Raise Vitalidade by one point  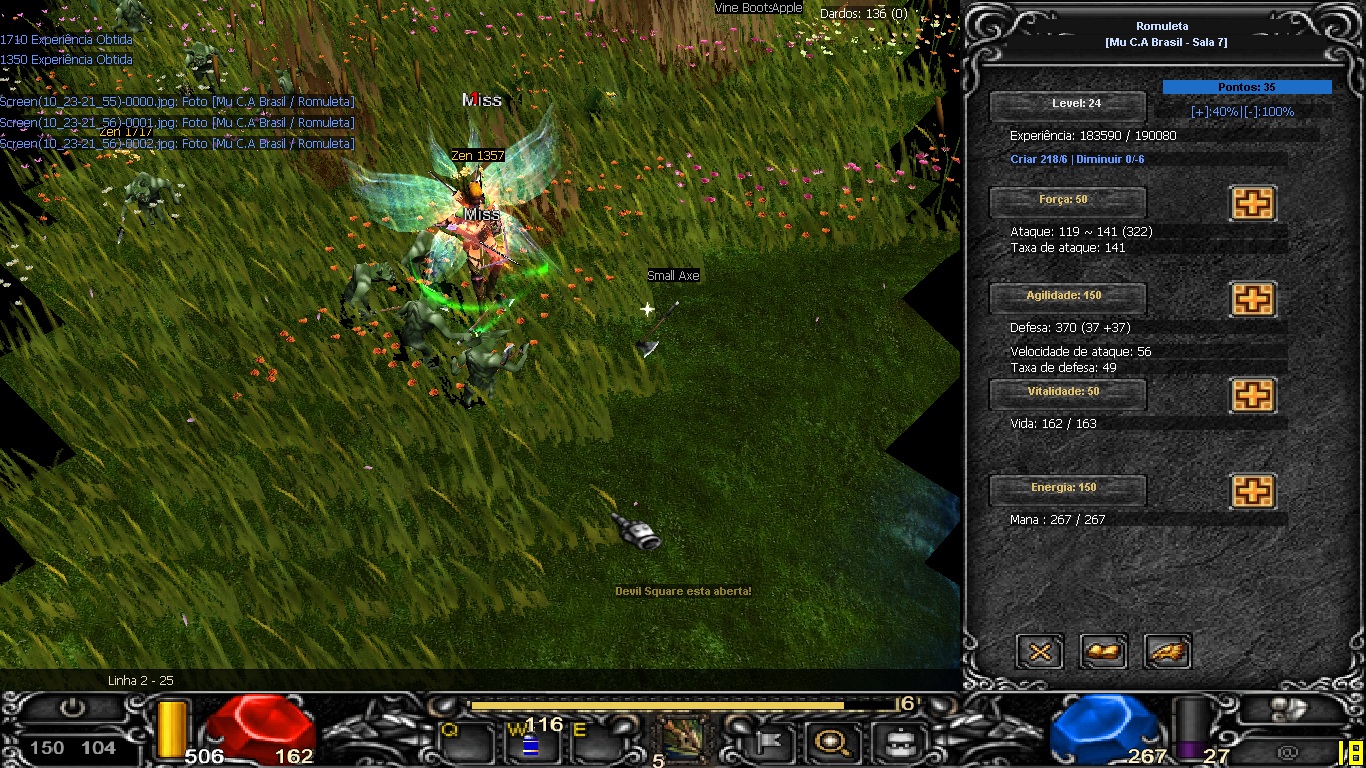[x=1252, y=395]
